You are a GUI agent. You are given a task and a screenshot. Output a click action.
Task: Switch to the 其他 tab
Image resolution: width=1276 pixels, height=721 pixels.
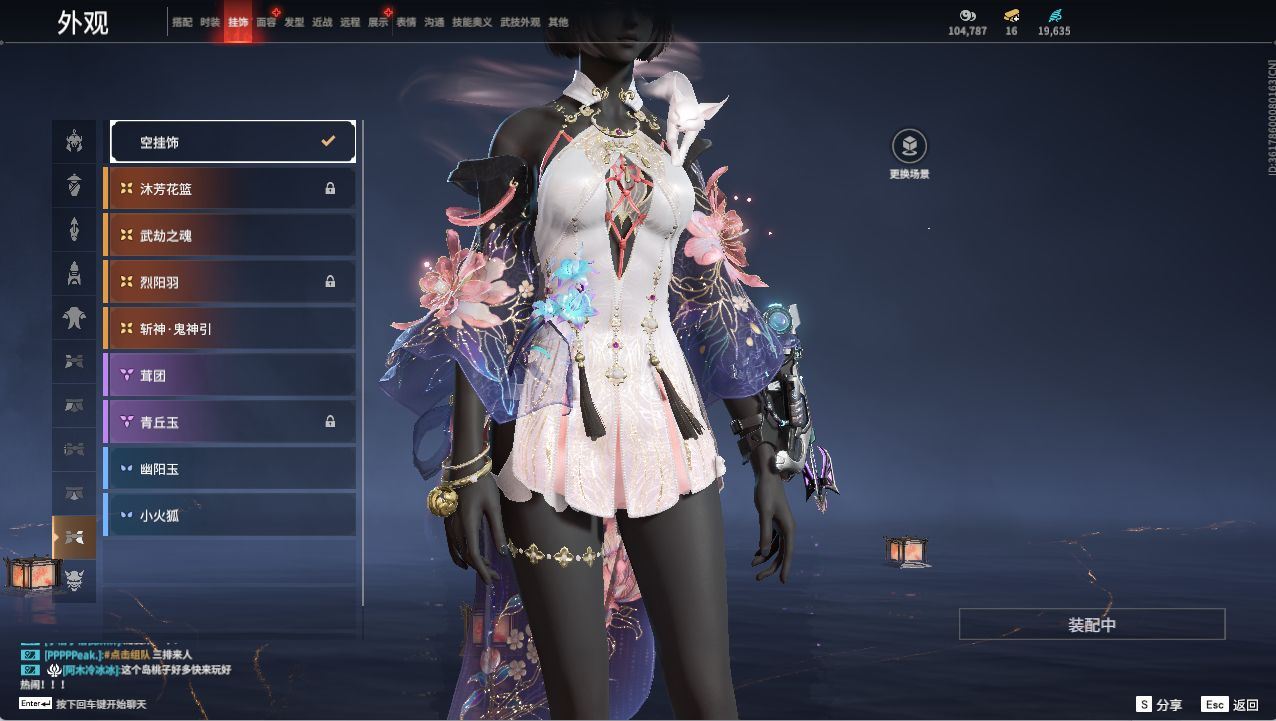pos(558,22)
